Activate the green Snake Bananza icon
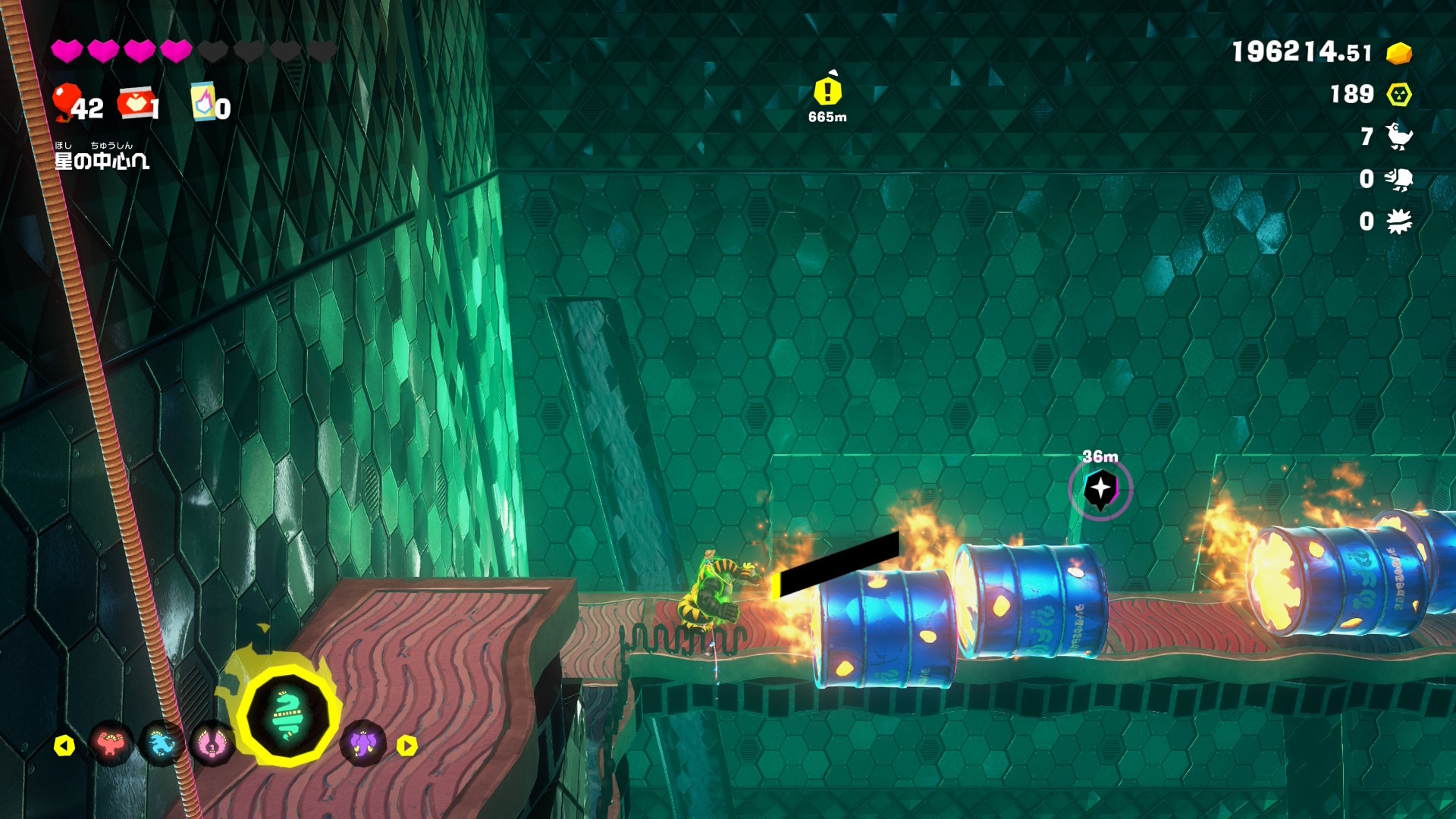The image size is (1456, 819). point(287,714)
